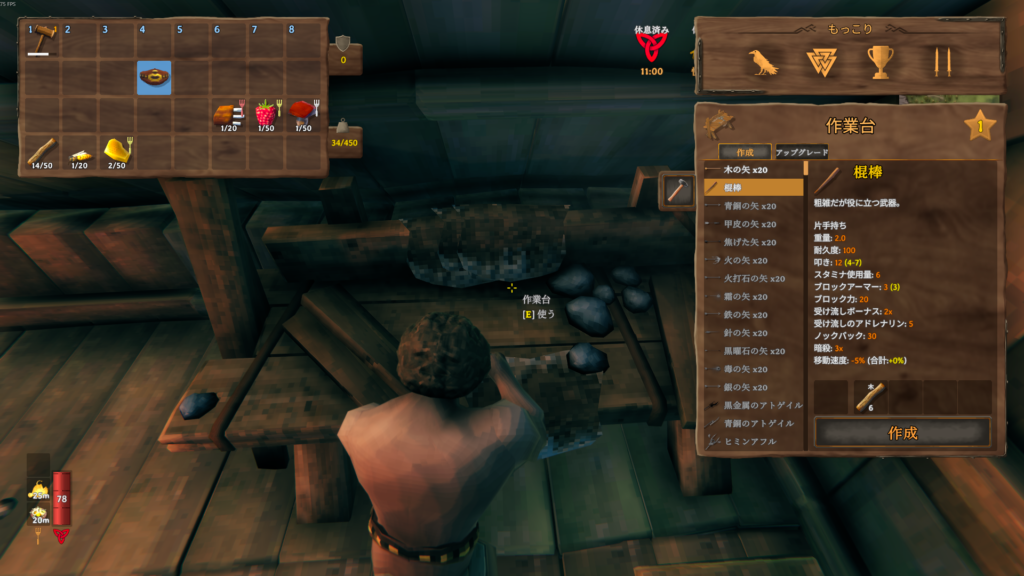Click the workbench repair hammer button

pos(675,191)
